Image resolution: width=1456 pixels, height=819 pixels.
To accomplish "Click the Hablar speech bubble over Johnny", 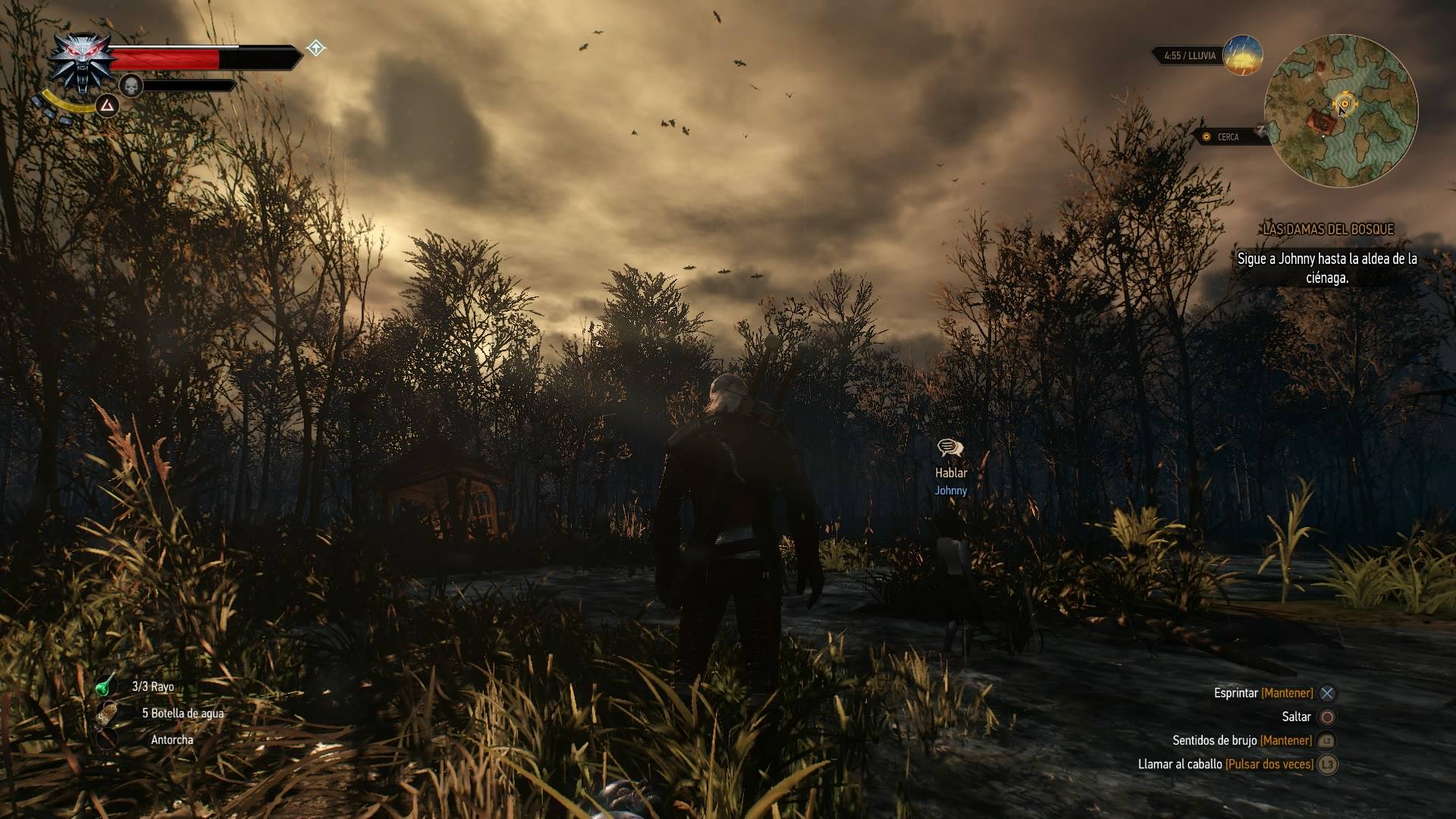I will pyautogui.click(x=950, y=448).
